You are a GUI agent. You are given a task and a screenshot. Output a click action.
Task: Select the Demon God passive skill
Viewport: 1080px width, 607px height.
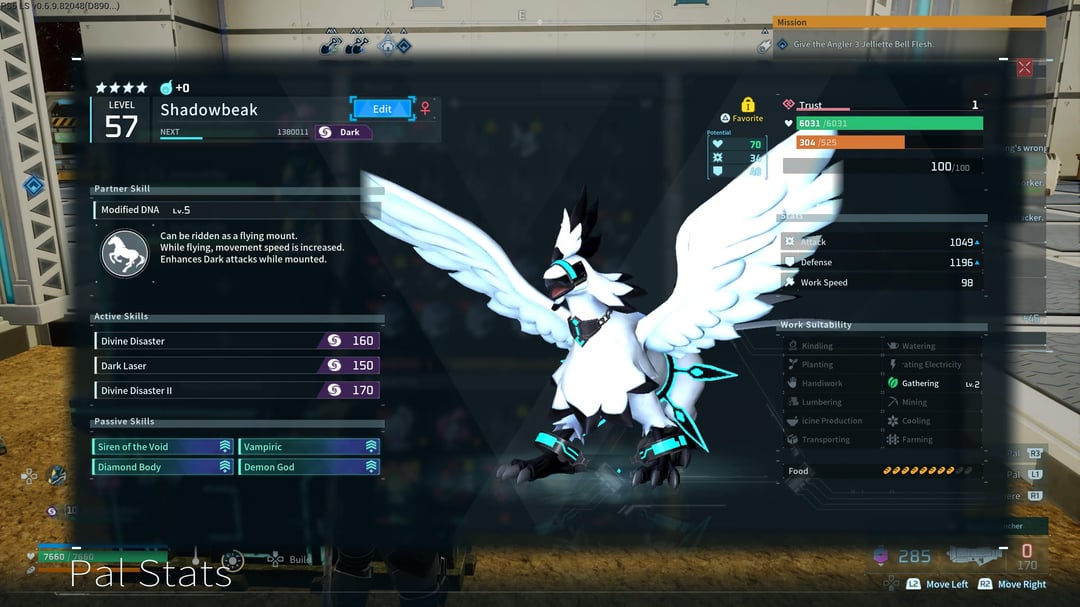click(x=308, y=467)
